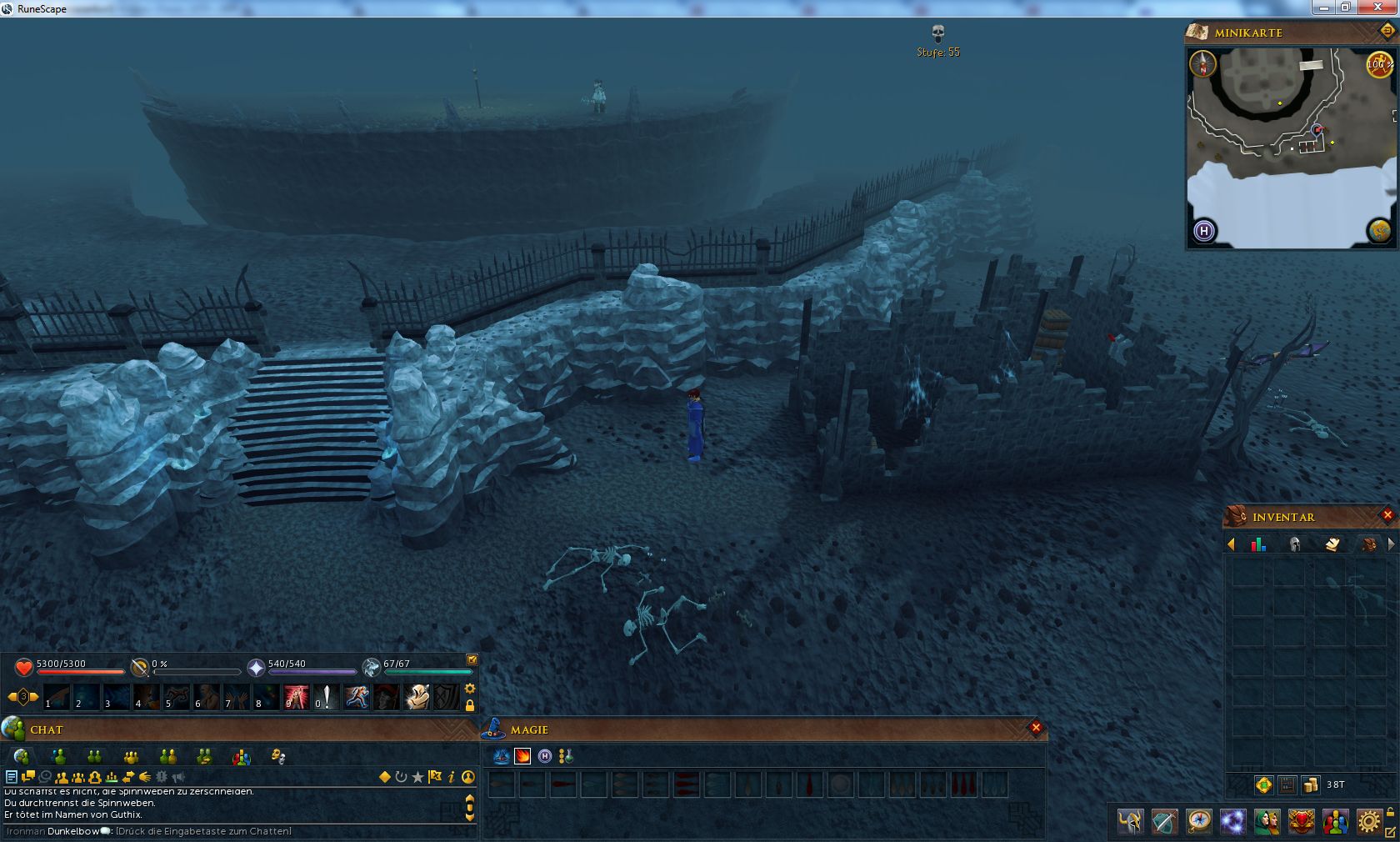1400x842 pixels.
Task: Open the coin pouch in inventory
Action: (1311, 784)
